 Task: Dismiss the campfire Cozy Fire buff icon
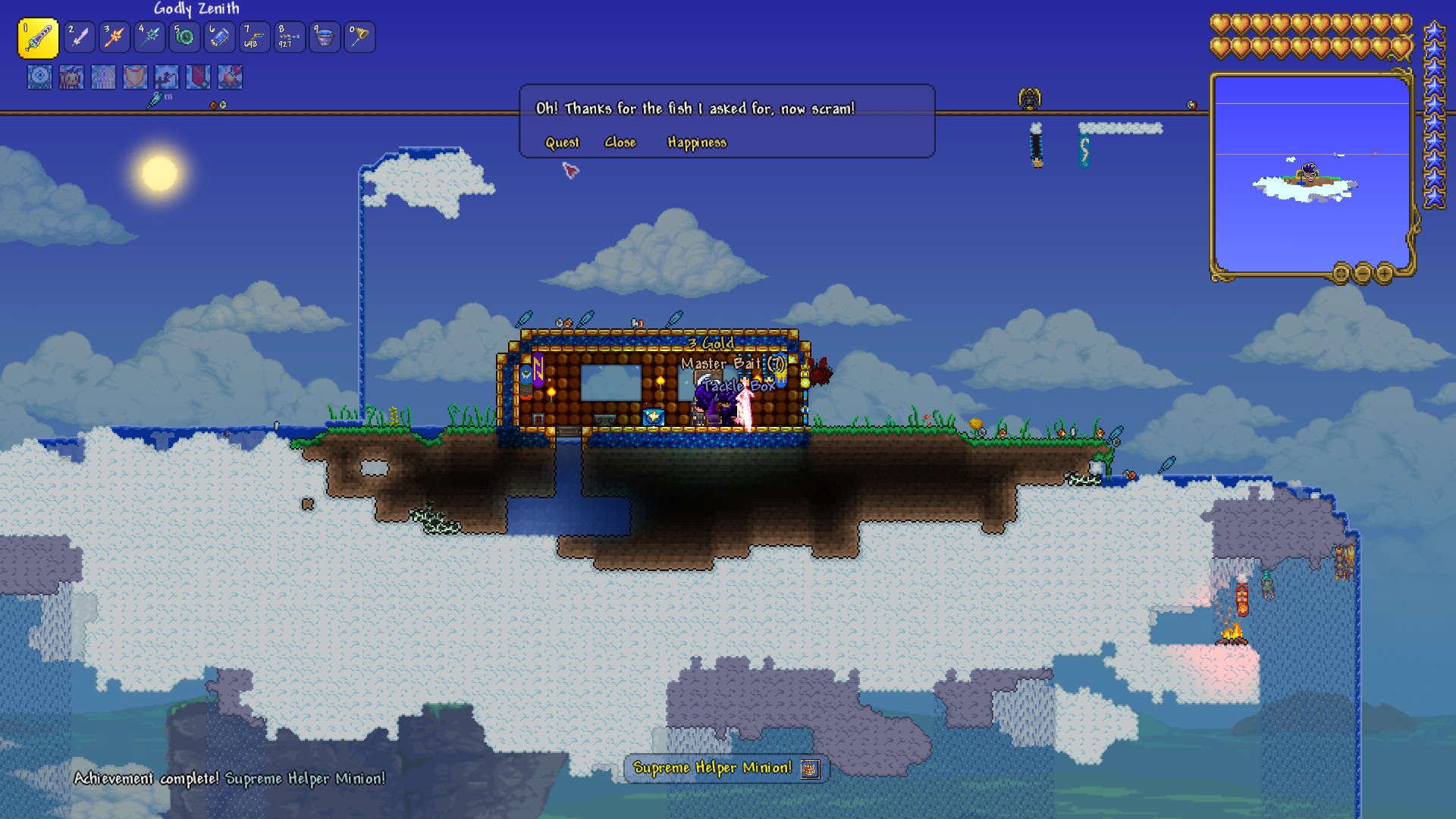pos(230,76)
